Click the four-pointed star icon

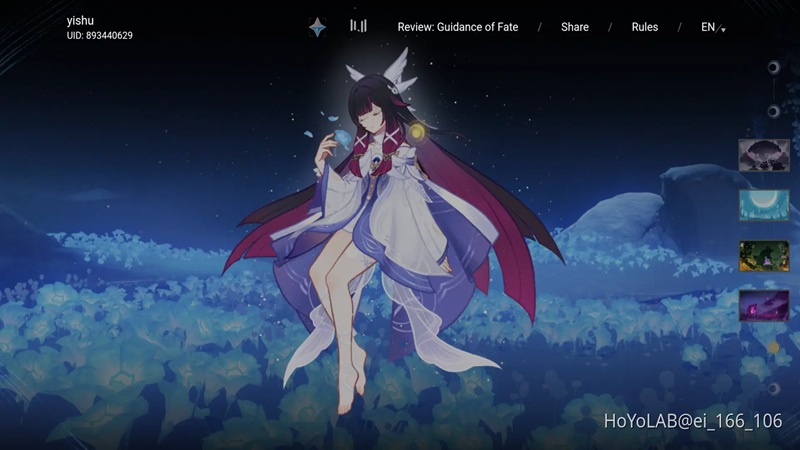coord(317,27)
